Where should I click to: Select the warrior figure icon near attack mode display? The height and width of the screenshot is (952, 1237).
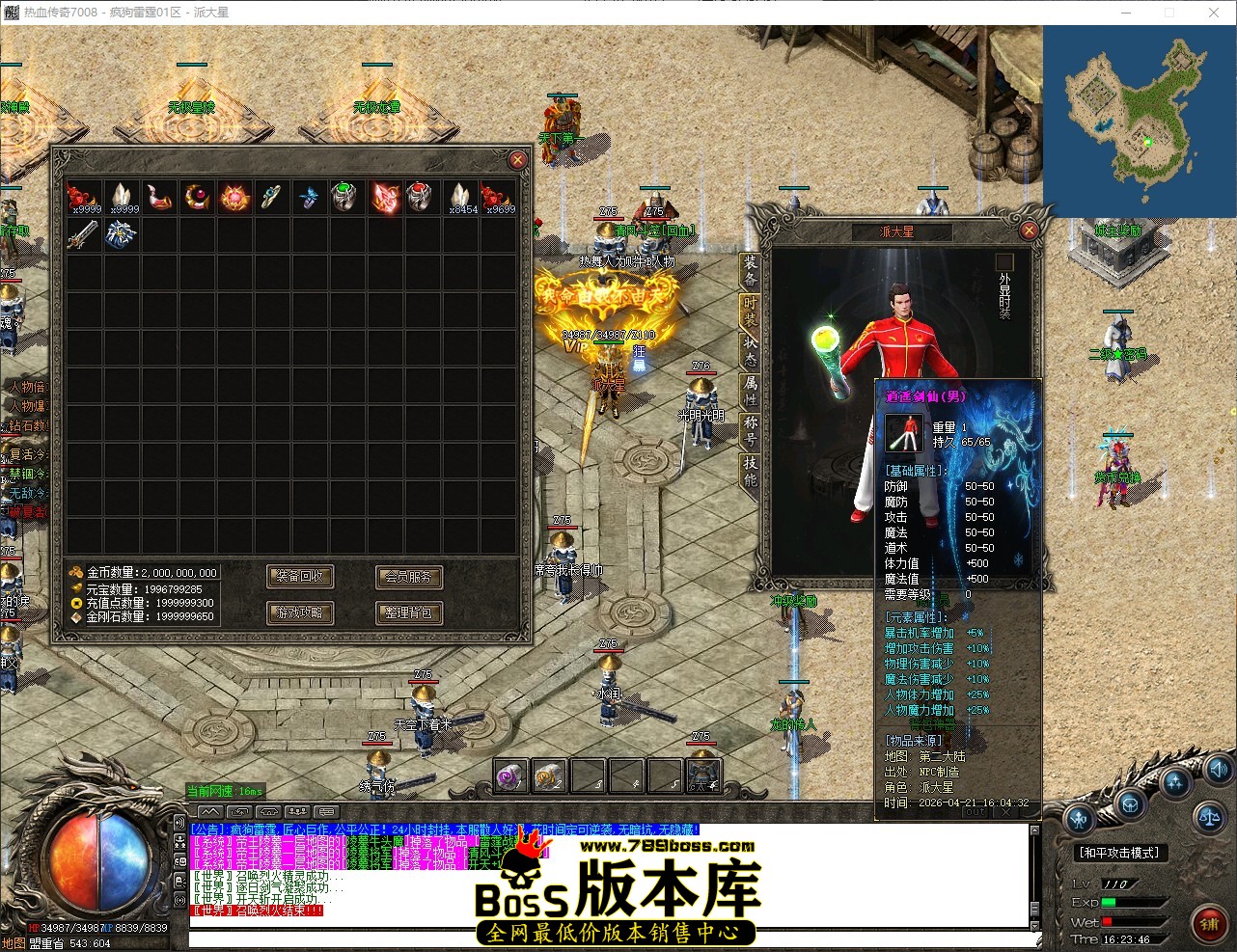(1078, 818)
